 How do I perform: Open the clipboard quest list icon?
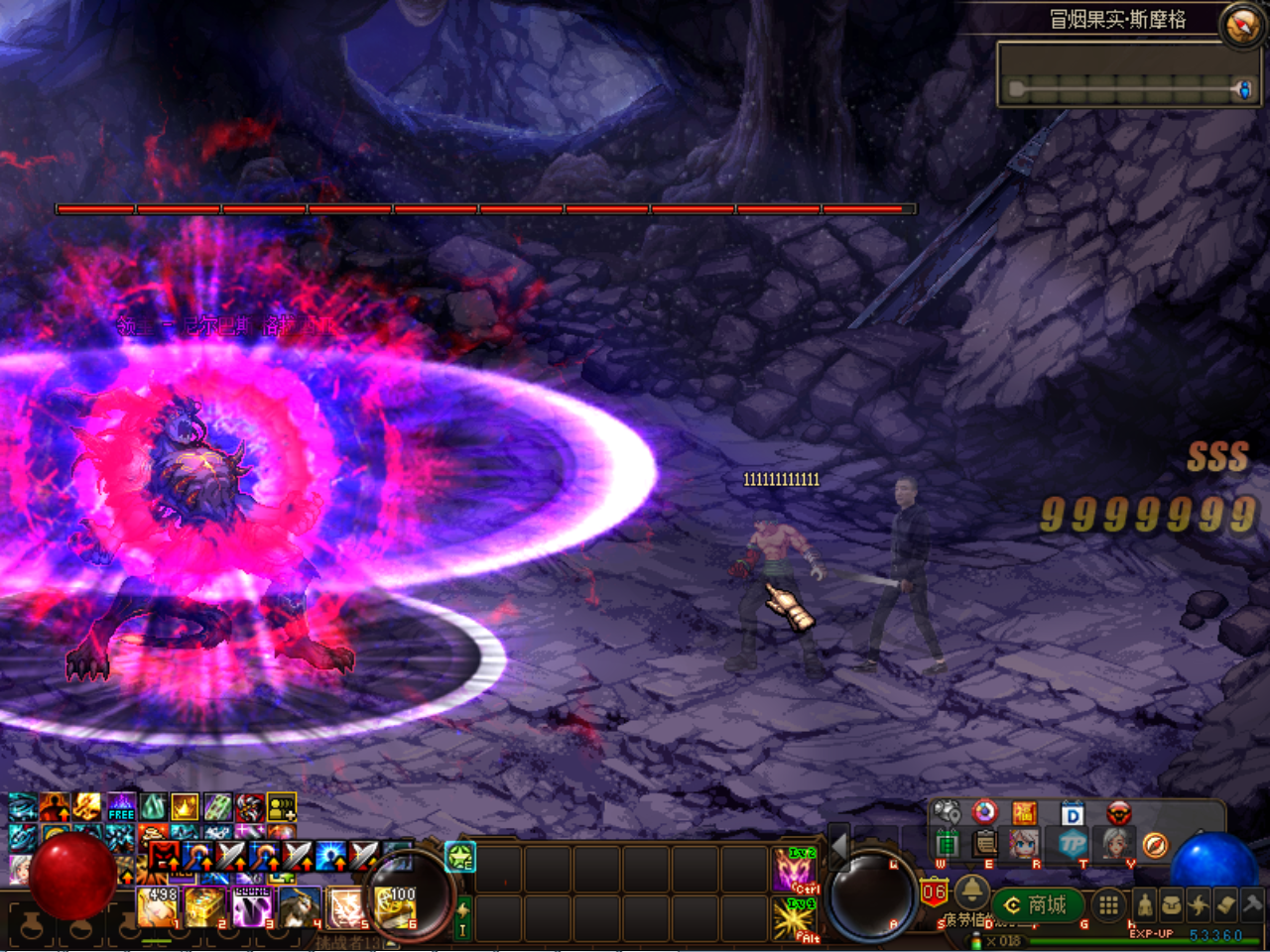[x=985, y=844]
